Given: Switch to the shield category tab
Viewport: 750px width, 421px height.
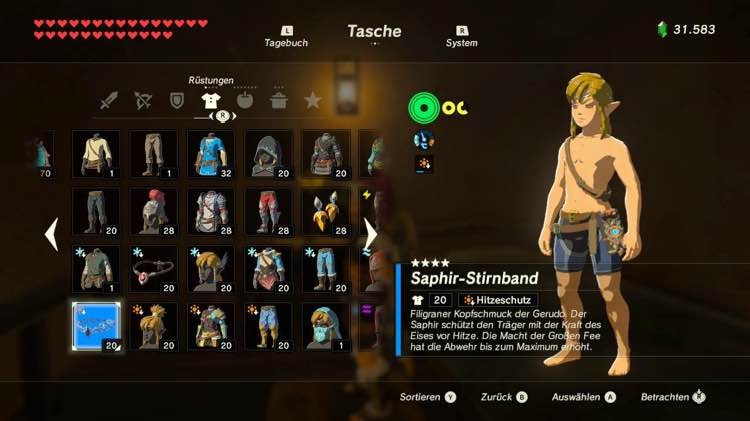Looking at the screenshot, I should coord(177,100).
